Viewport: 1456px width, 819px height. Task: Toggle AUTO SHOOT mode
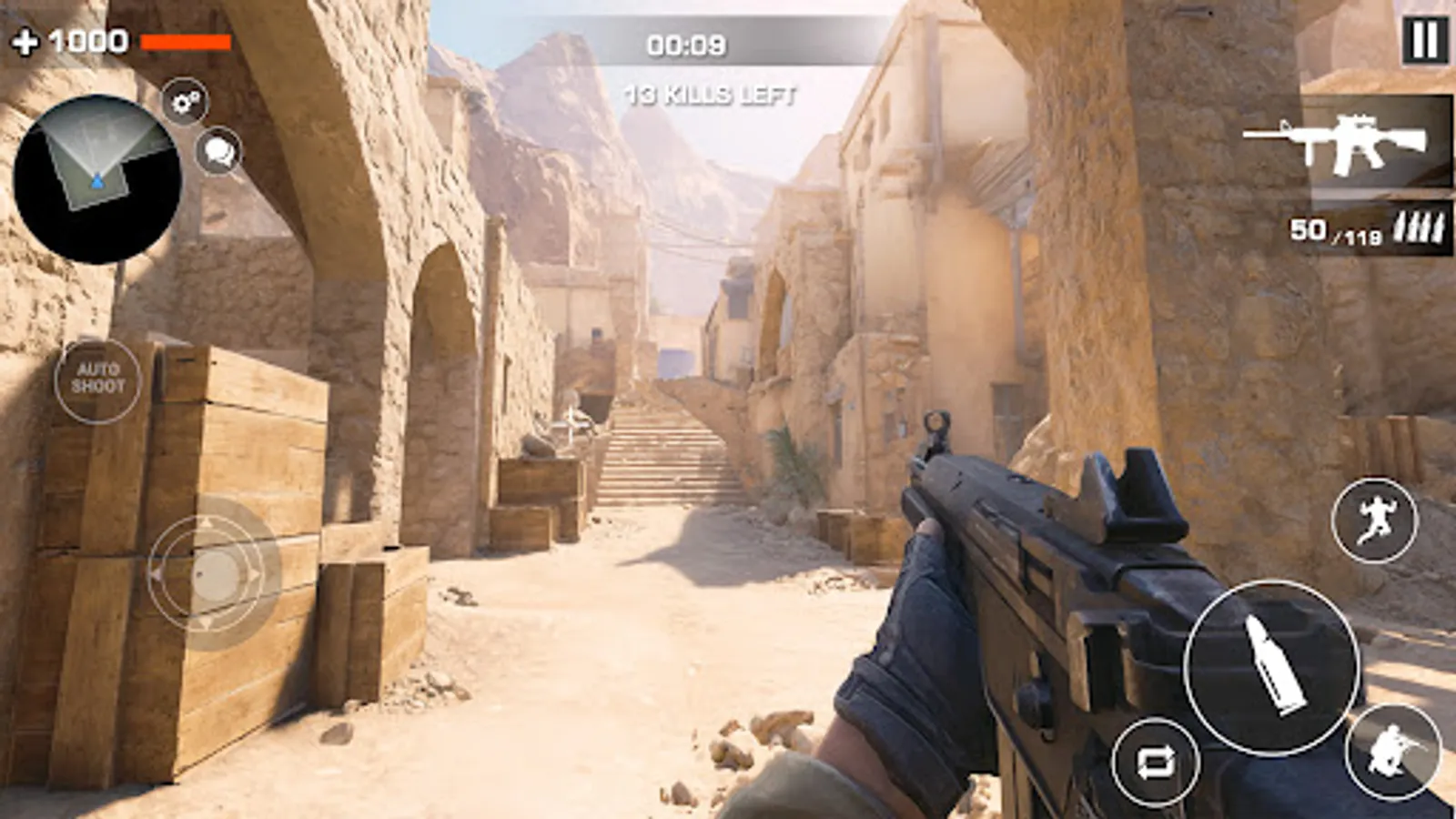click(x=98, y=376)
